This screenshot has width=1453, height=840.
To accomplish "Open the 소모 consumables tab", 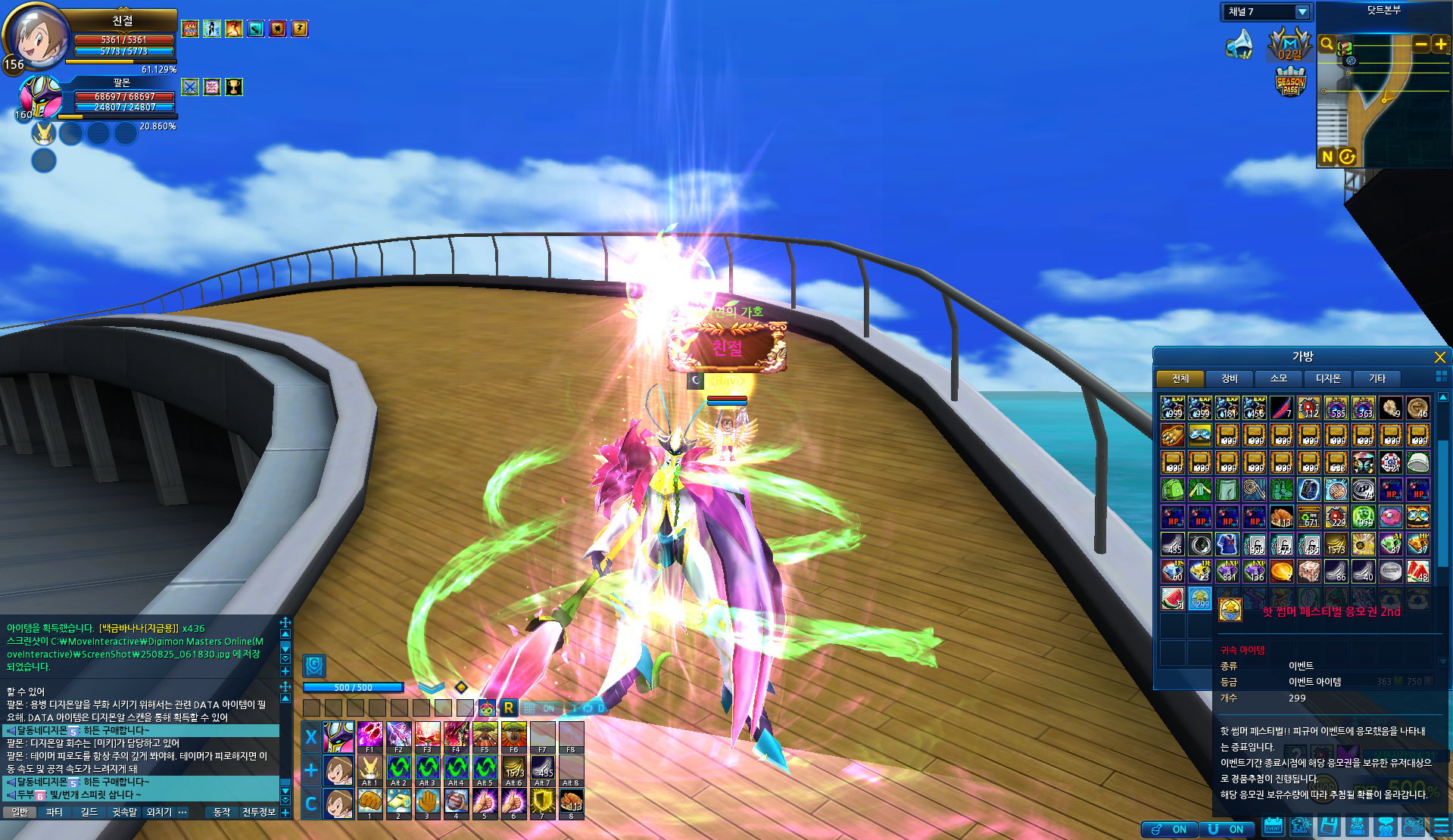I will [x=1278, y=378].
